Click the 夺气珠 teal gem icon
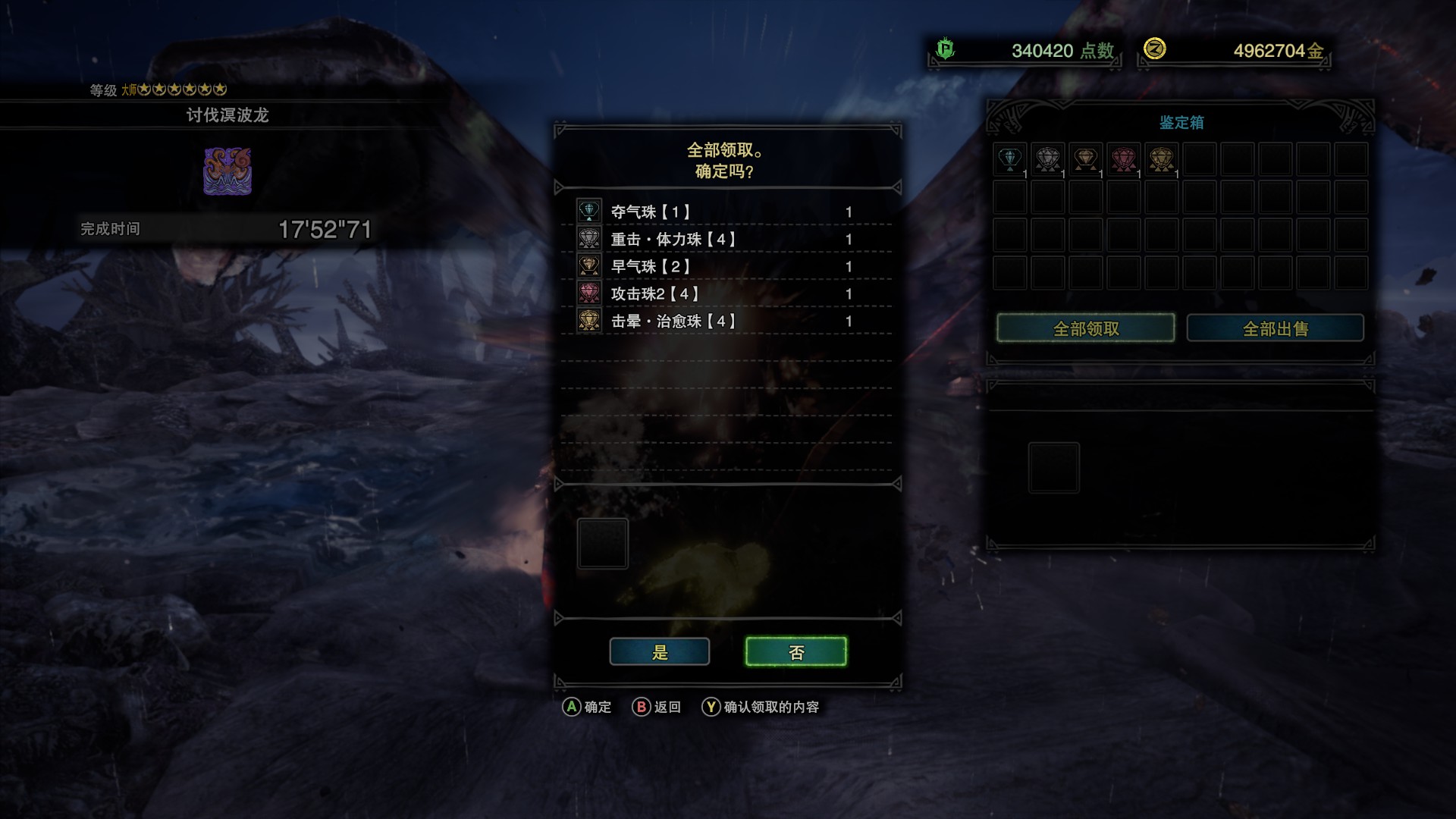1456x819 pixels. pos(588,211)
